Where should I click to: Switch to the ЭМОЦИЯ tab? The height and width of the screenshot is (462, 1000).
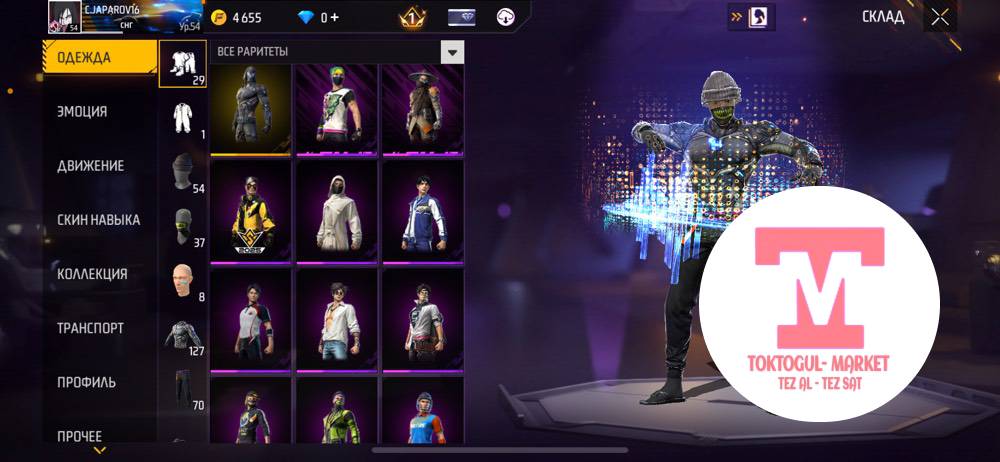(82, 112)
